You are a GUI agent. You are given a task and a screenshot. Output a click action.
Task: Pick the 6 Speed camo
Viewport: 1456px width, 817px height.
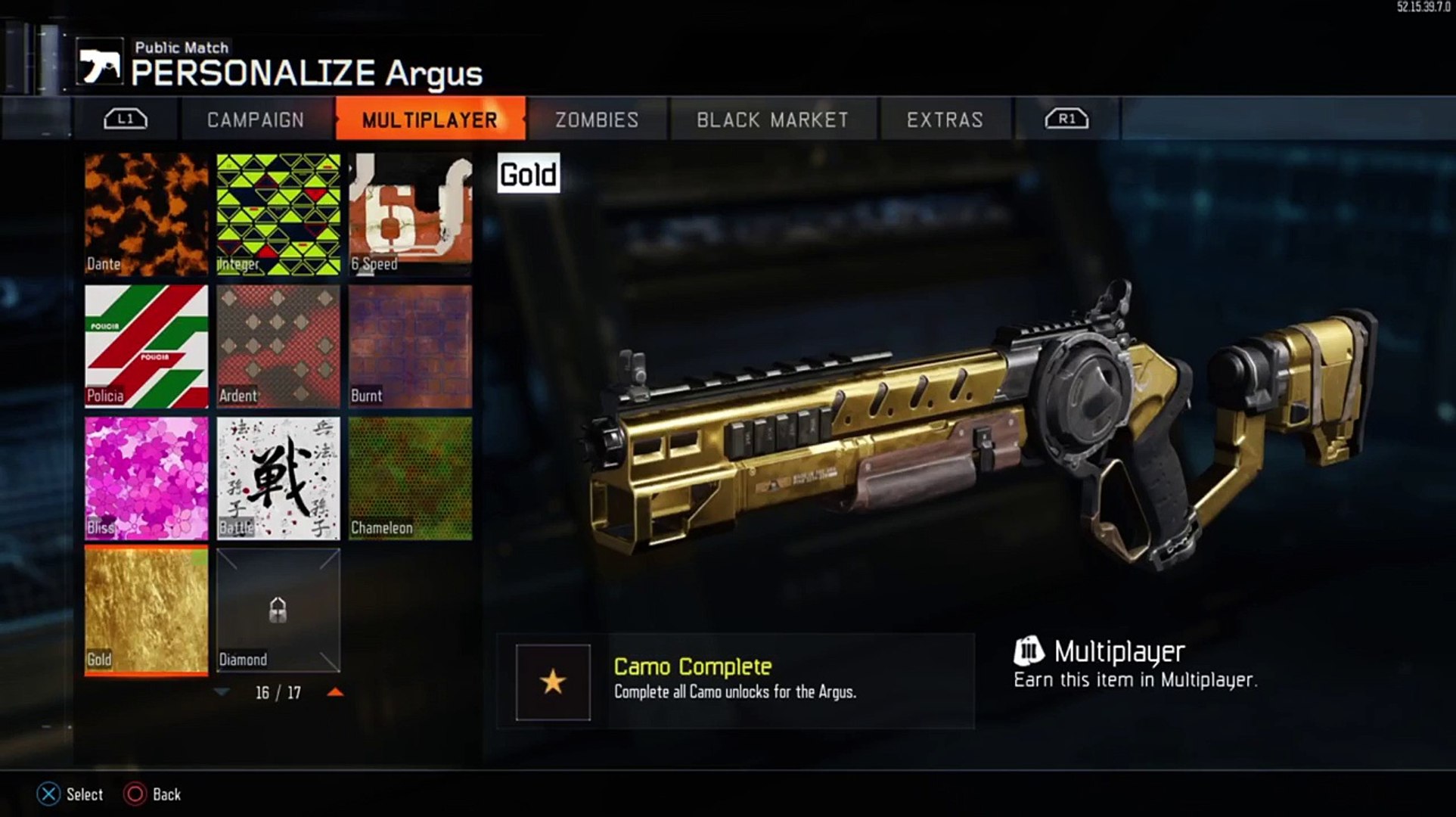tap(410, 214)
